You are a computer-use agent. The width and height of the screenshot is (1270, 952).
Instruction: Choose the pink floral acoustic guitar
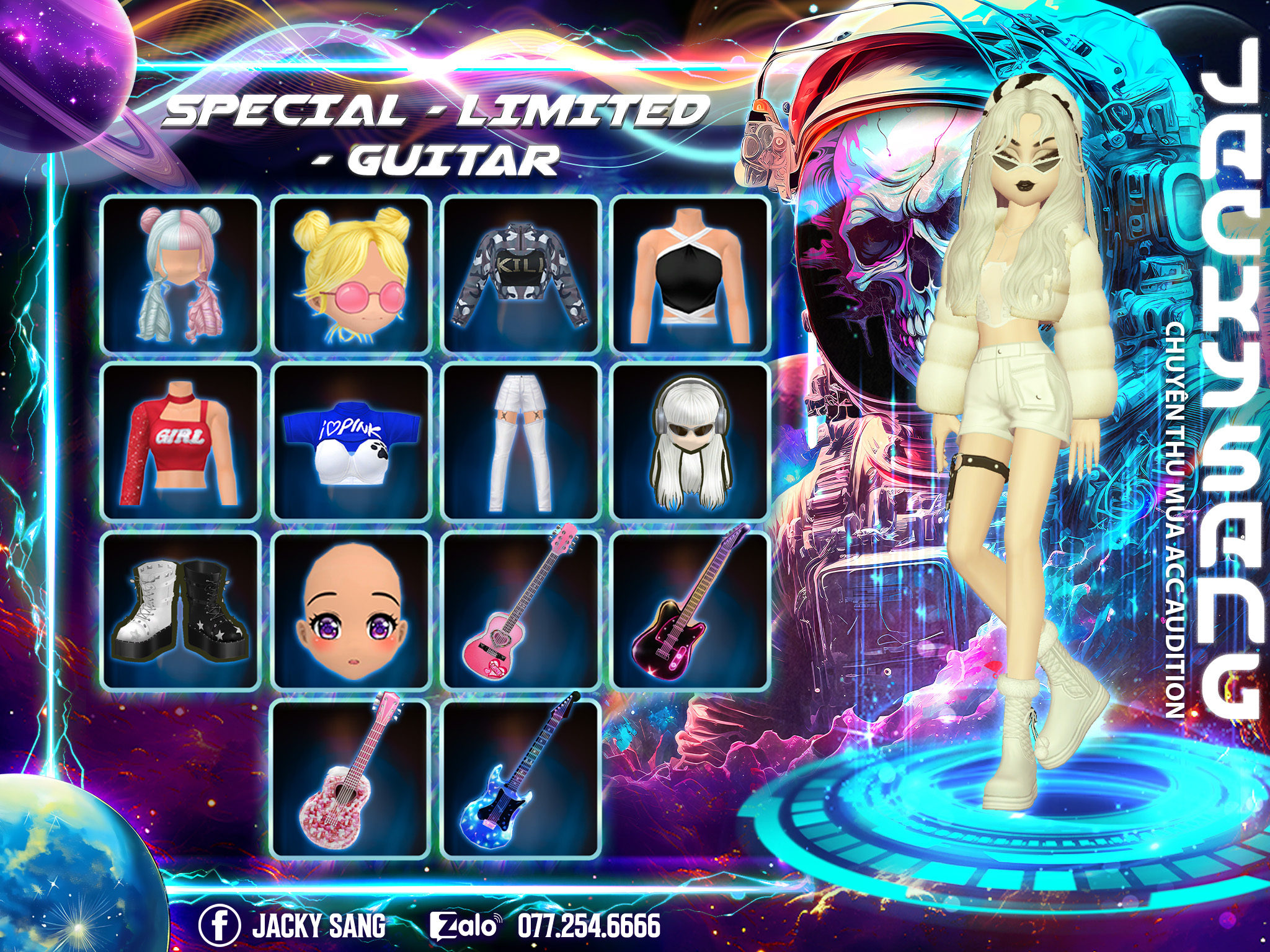tap(351, 778)
